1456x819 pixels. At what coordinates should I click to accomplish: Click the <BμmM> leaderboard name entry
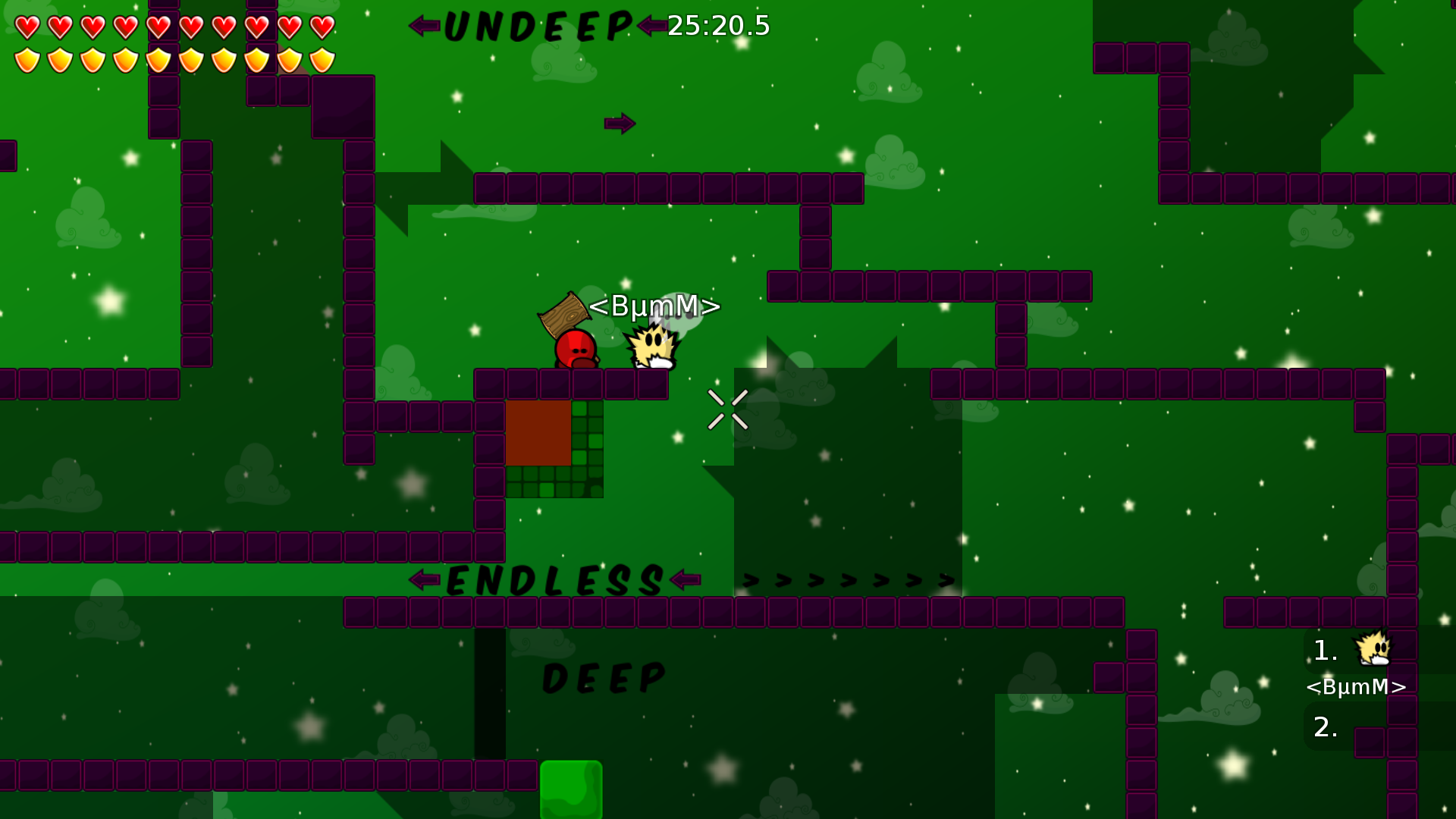1355,689
